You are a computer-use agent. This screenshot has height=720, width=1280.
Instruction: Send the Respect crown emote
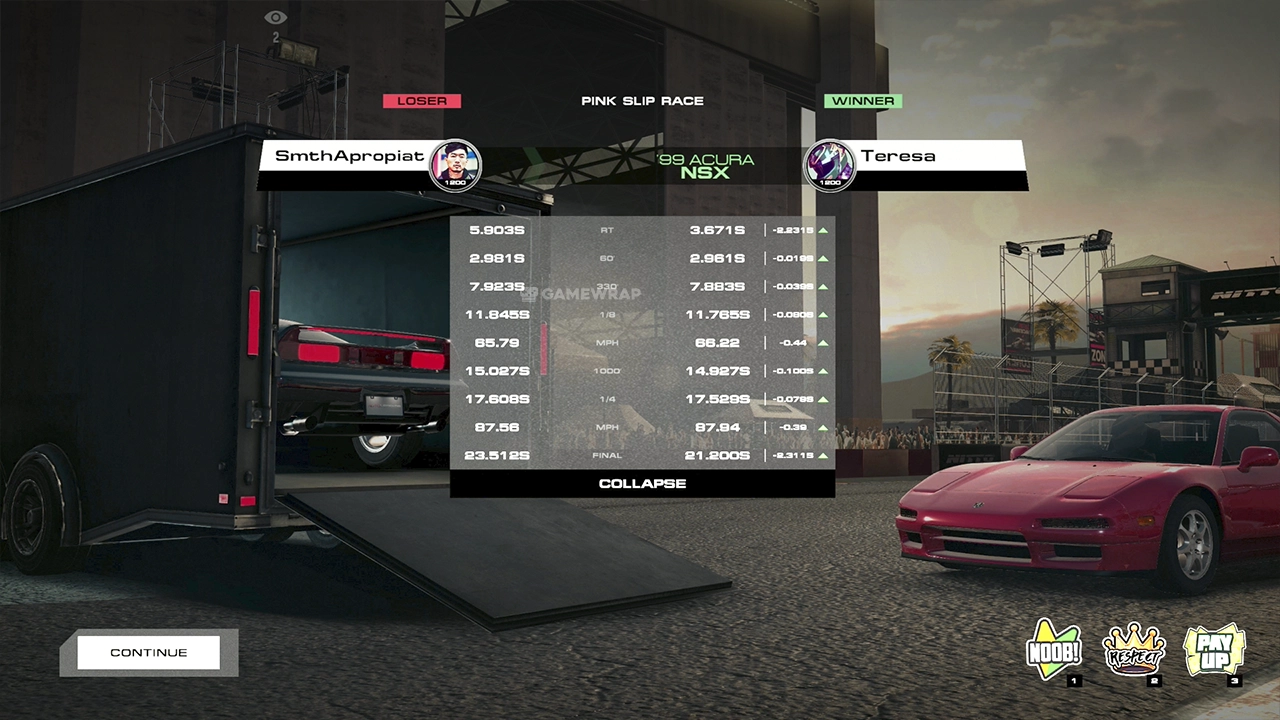tap(1134, 652)
